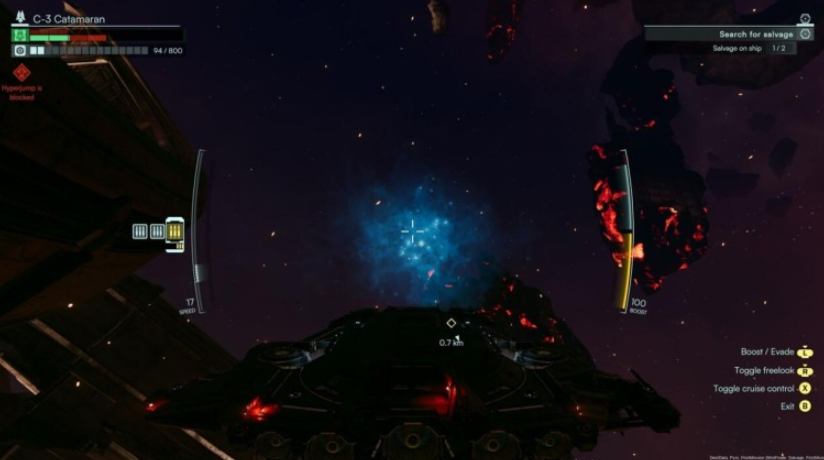Viewport: 824px width, 460px height.
Task: Click the red Hyperjump is blocked icon
Action: tap(21, 73)
